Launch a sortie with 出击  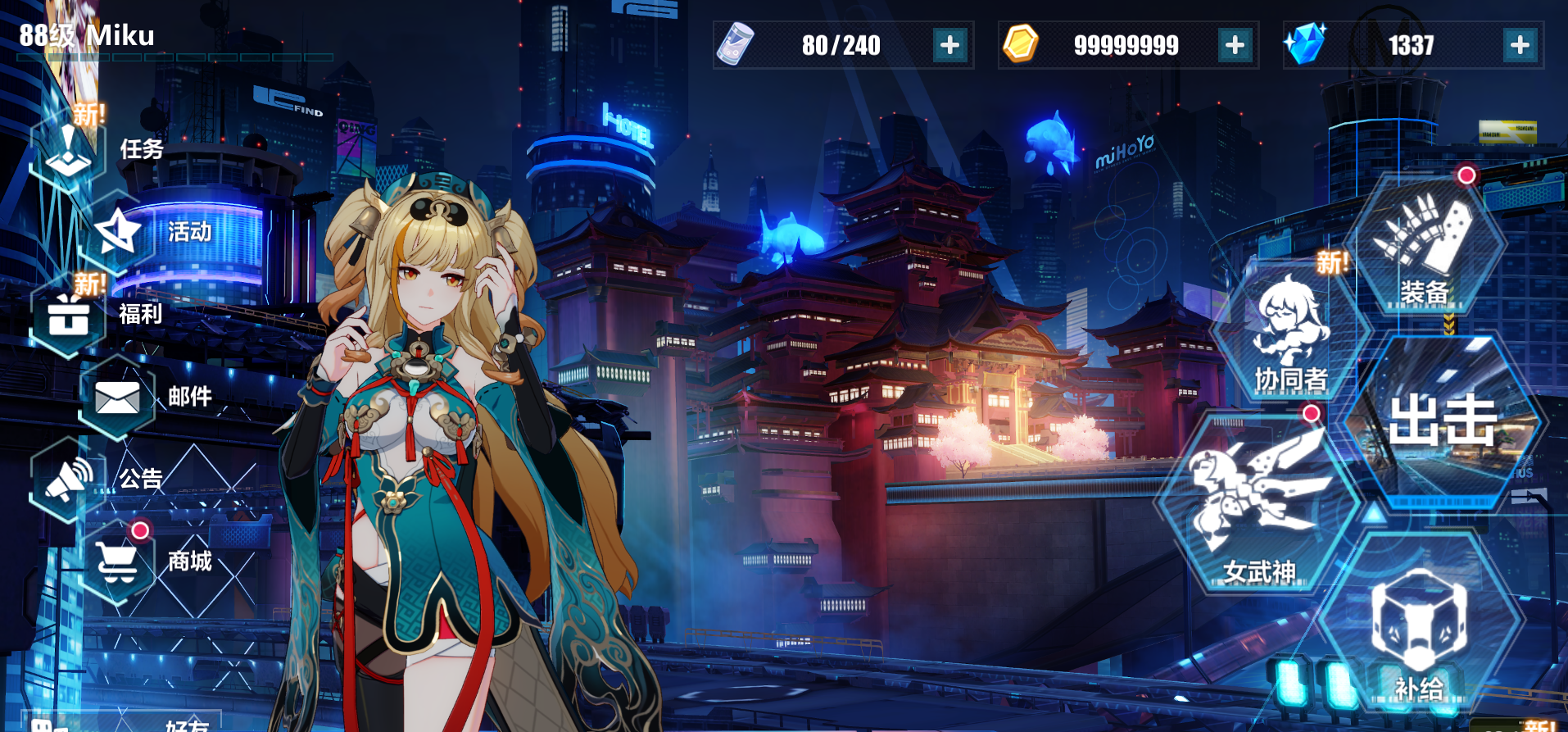pos(1443,422)
